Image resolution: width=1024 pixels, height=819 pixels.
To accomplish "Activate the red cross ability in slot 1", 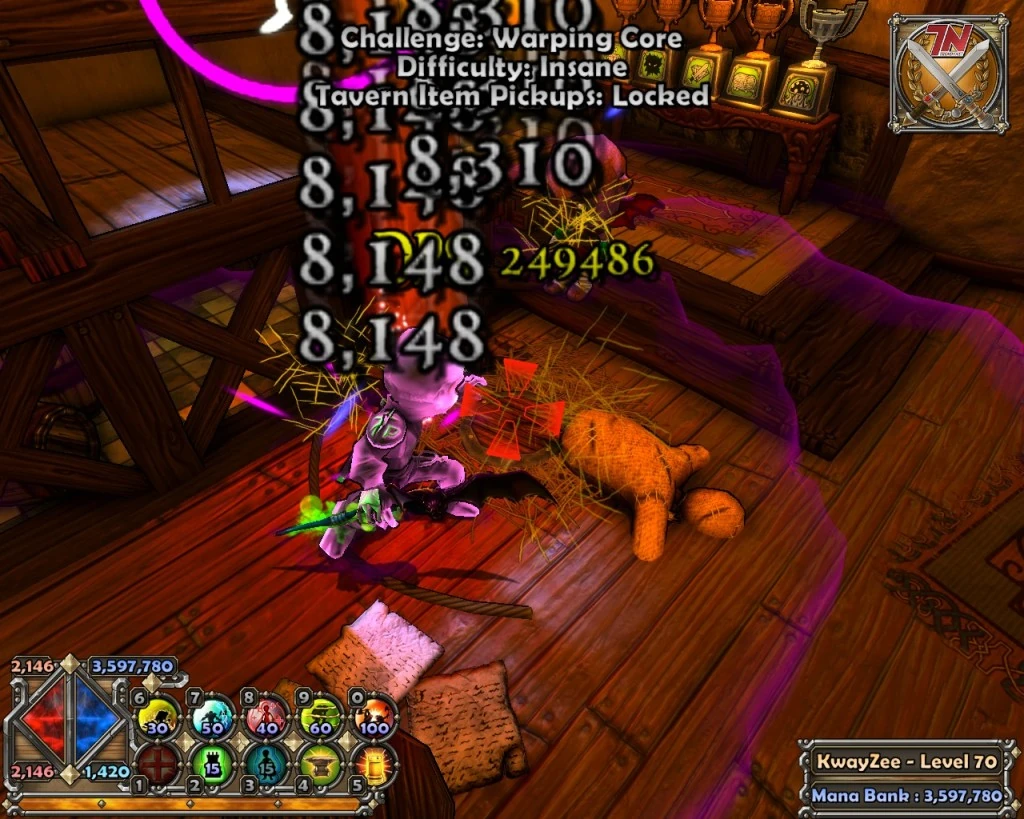I will tap(157, 765).
